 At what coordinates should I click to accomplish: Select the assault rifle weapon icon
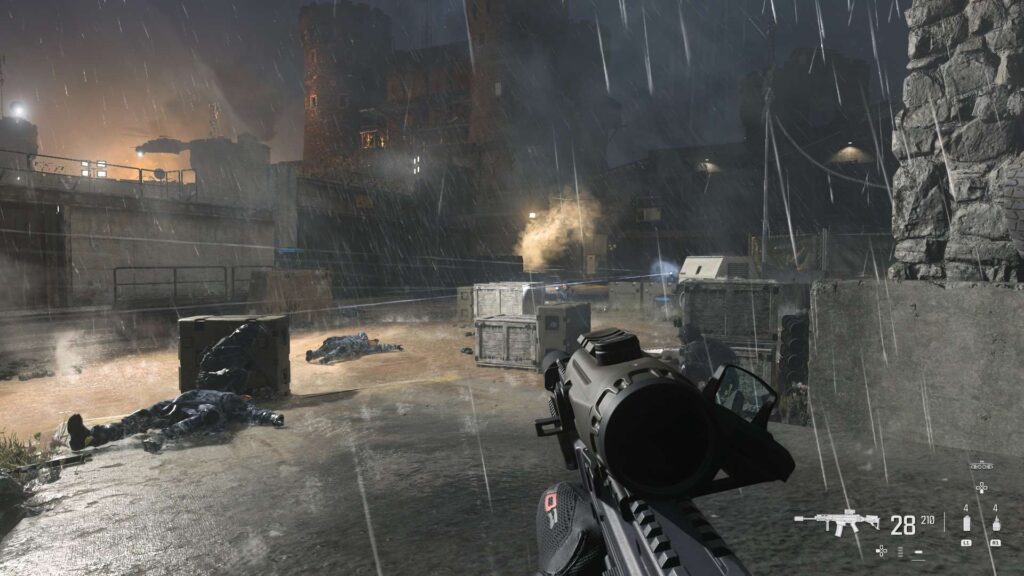coord(836,522)
